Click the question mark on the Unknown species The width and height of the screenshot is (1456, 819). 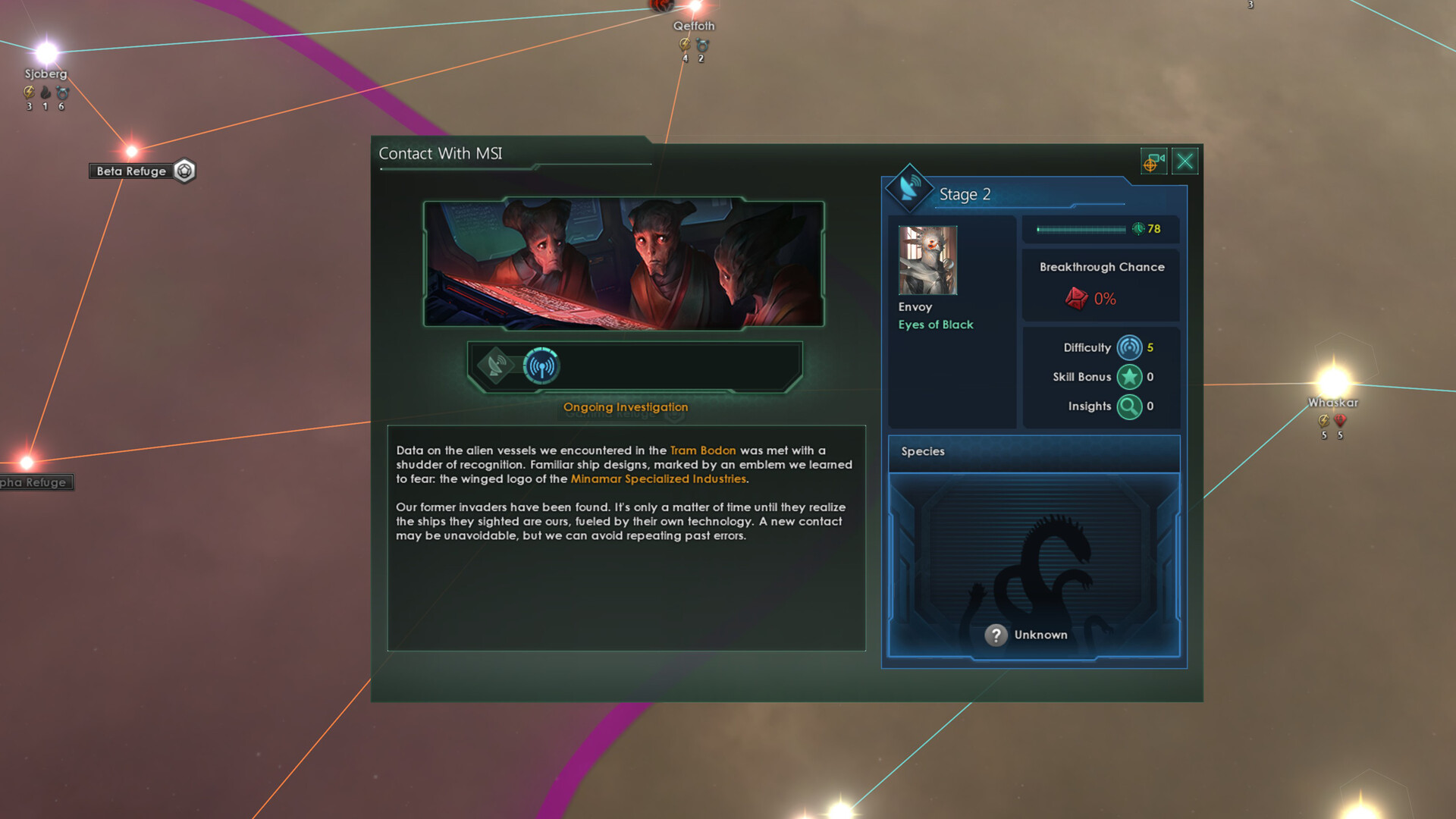click(997, 635)
